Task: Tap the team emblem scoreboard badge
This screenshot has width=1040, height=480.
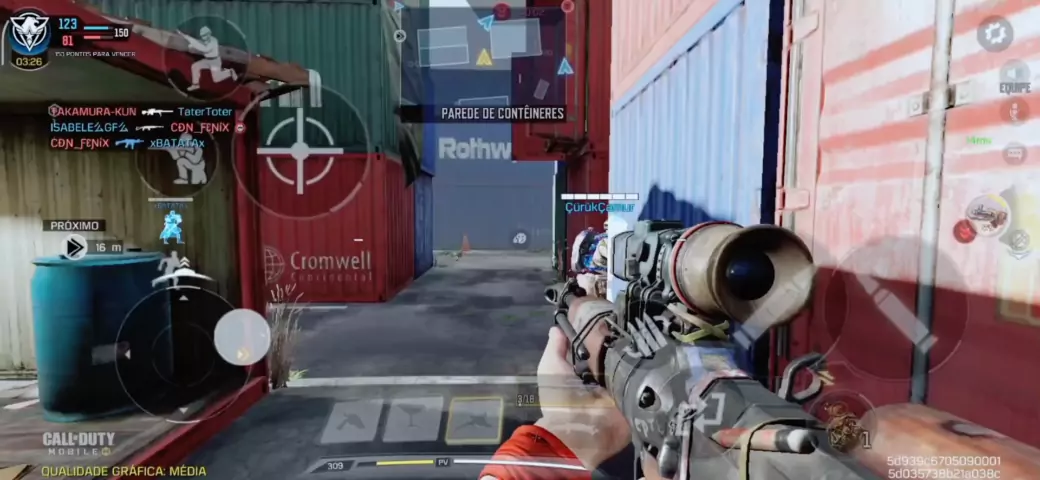Action: [x=29, y=34]
